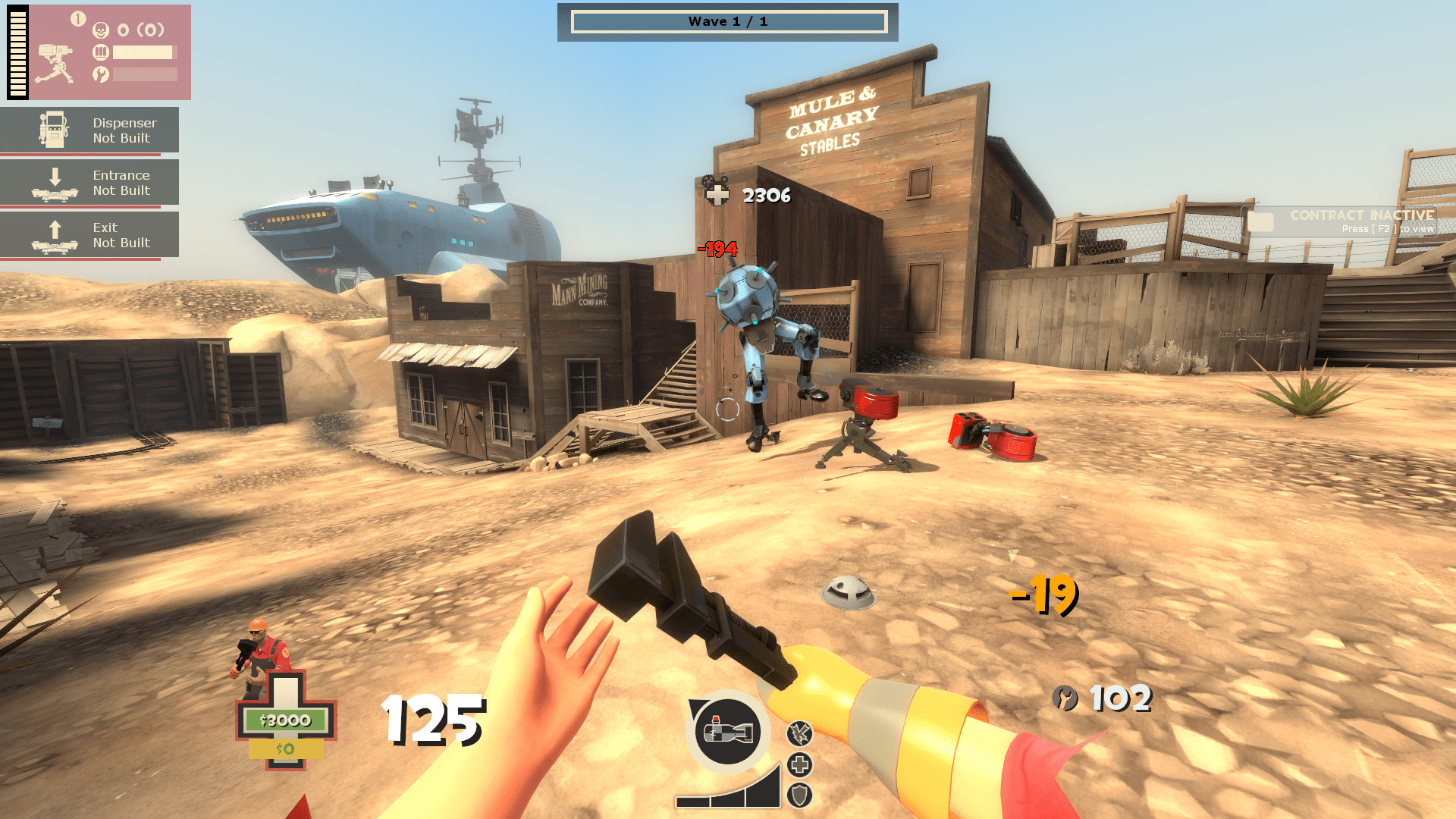Screen dimensions: 1456x819
Task: Select the bomb canteen power-up icon
Action: click(x=726, y=732)
